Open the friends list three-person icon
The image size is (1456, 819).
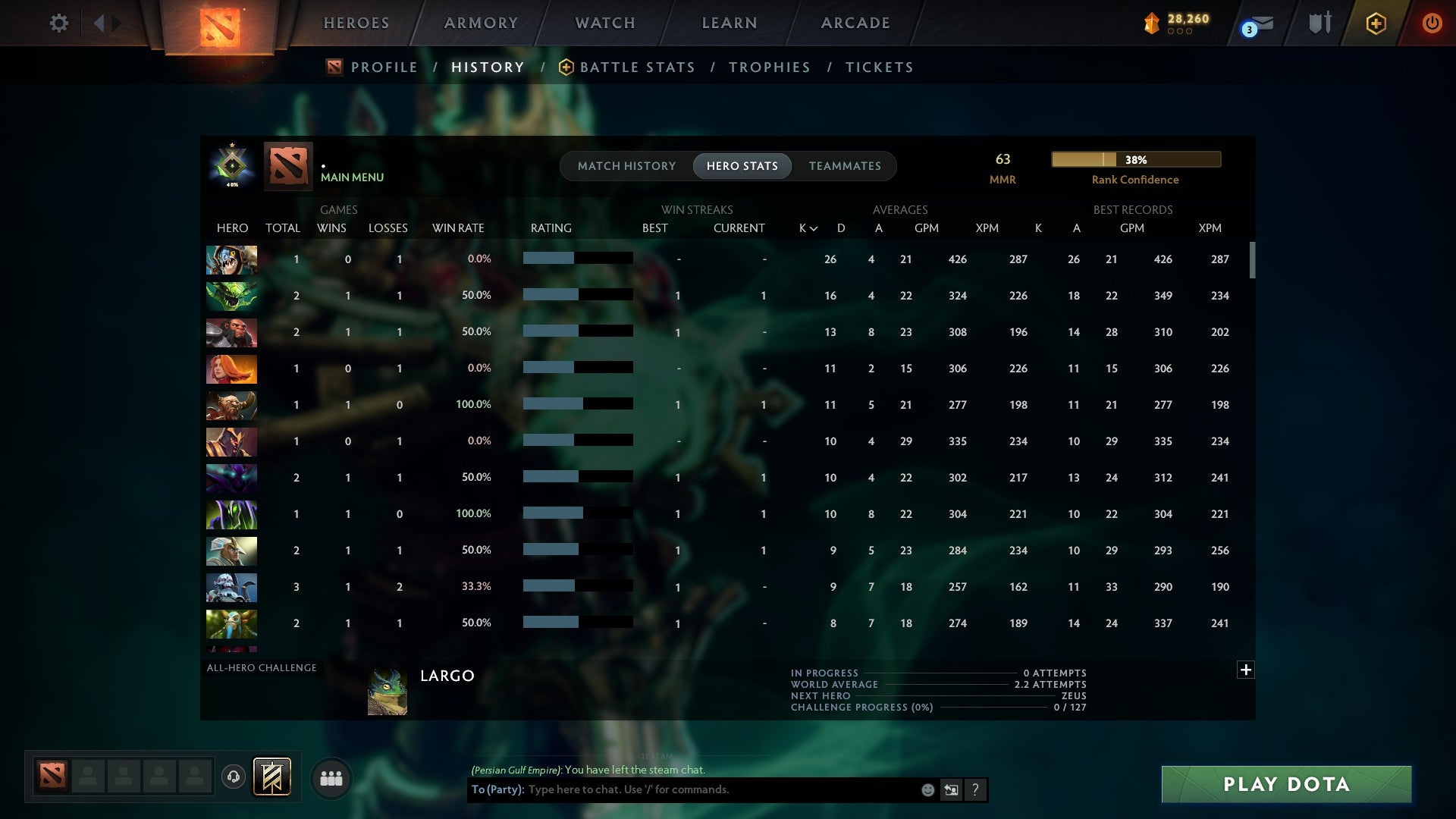pos(331,777)
